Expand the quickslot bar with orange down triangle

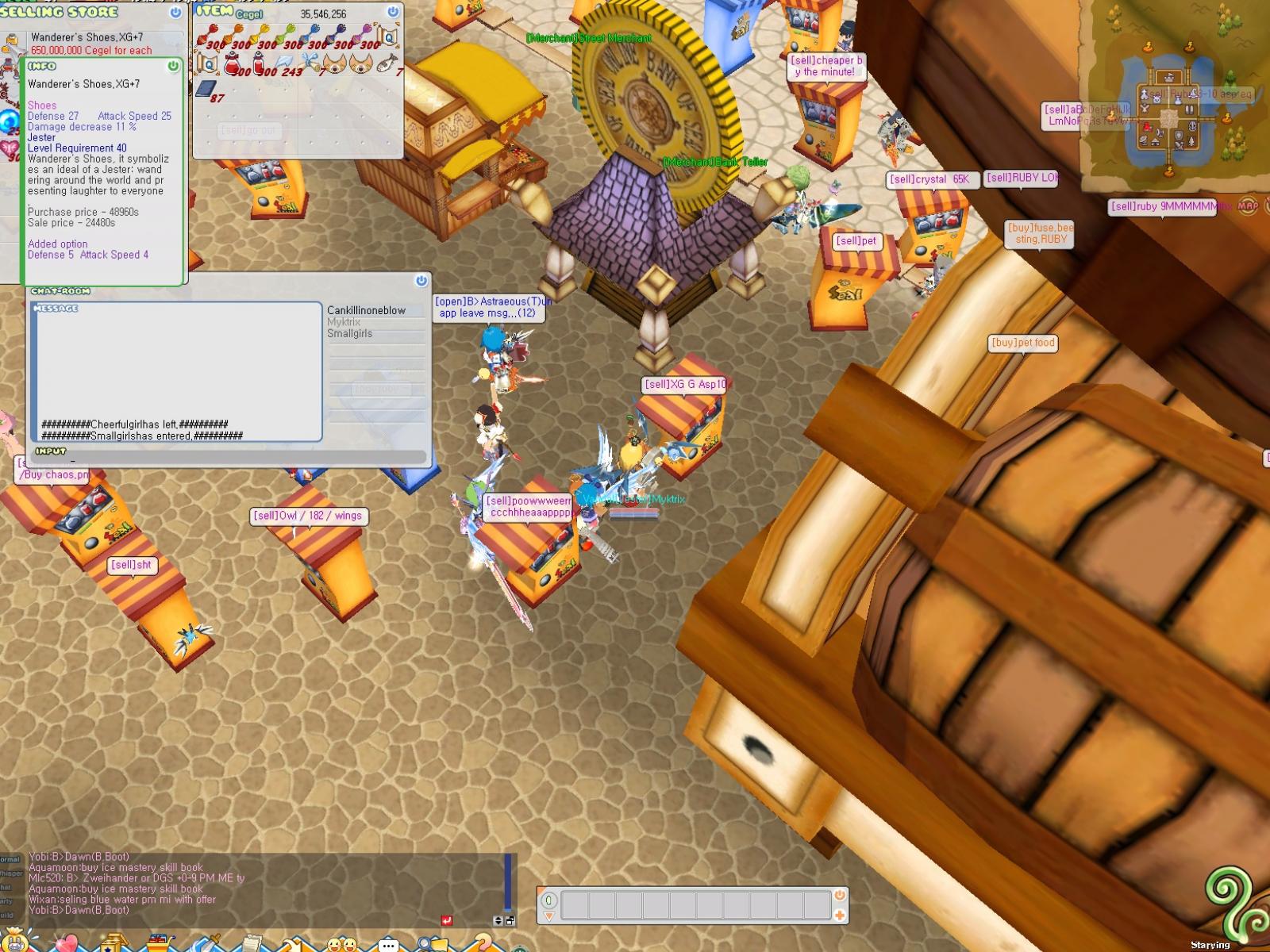pos(548,916)
